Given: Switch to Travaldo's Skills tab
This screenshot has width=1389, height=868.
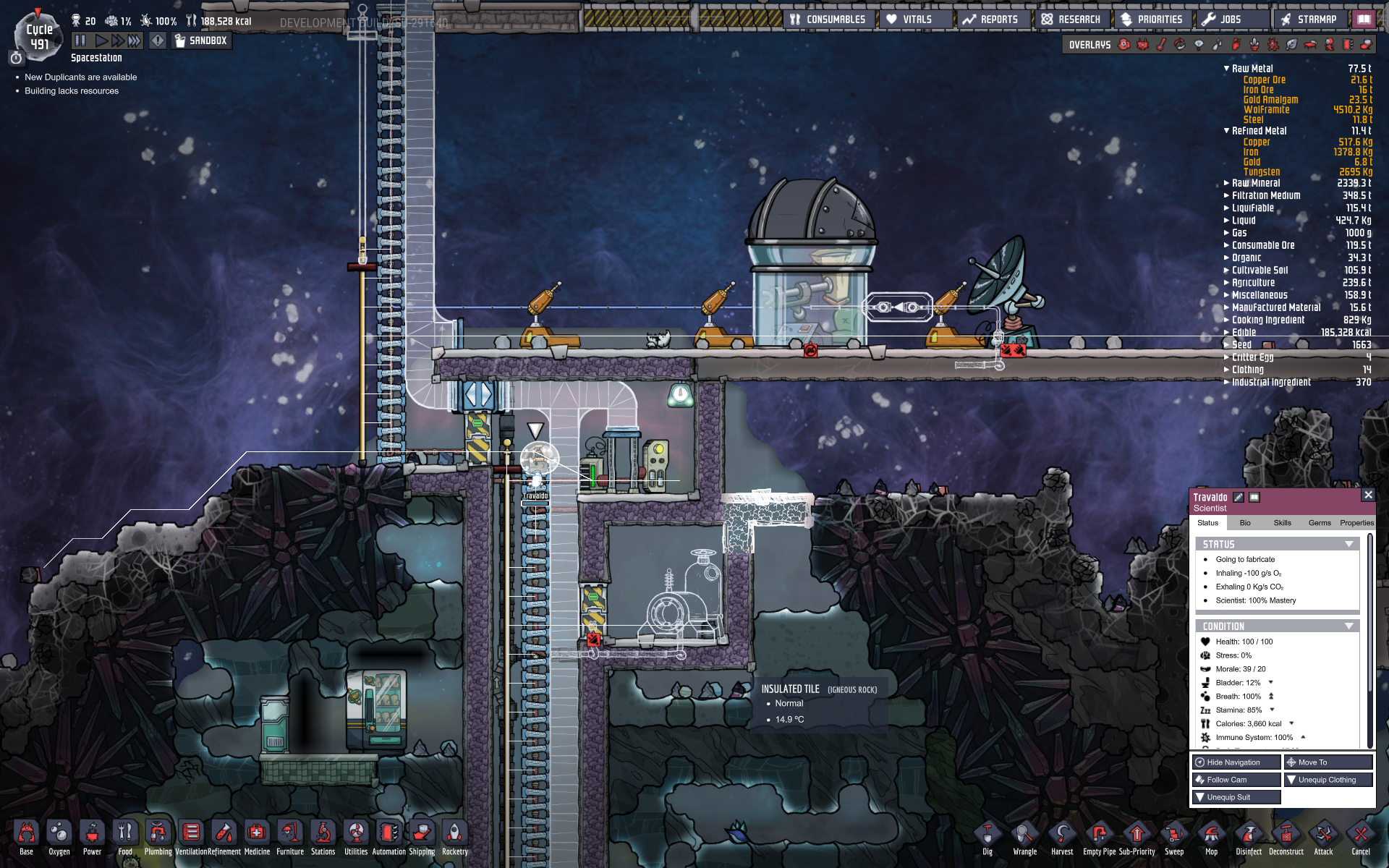Looking at the screenshot, I should [x=1282, y=523].
